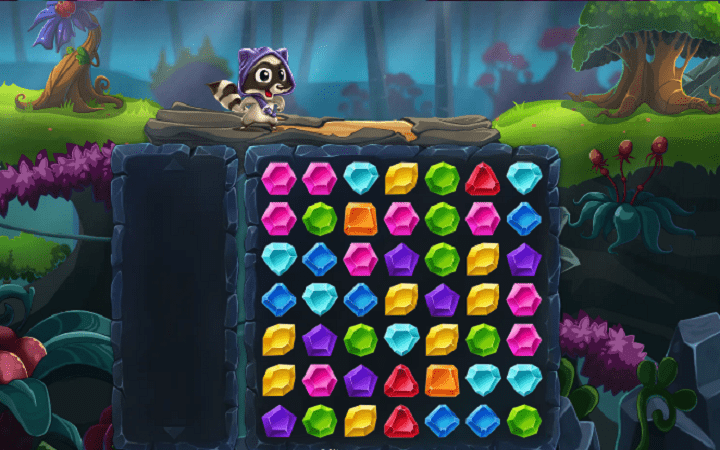The width and height of the screenshot is (720, 450).
Task: Select the green gem between yellow and red gems
Action: click(x=442, y=178)
